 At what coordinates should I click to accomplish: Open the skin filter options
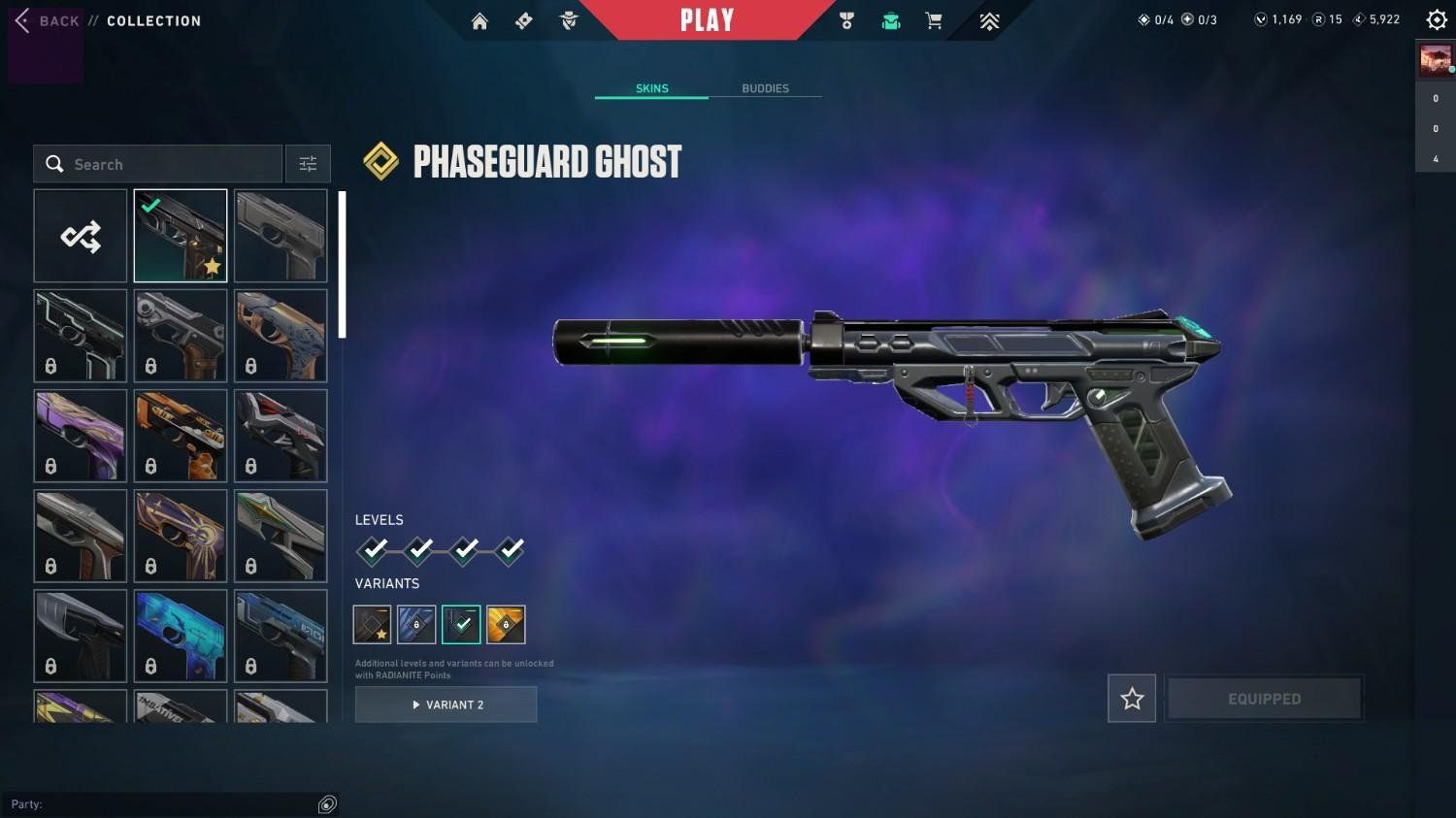pyautogui.click(x=308, y=164)
